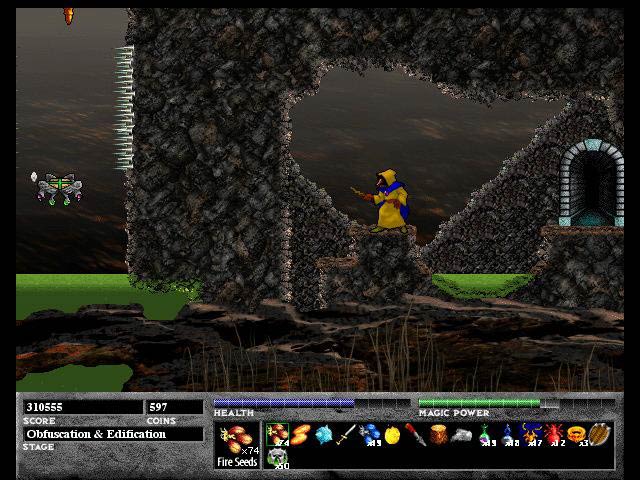This screenshot has height=480, width=640.
Task: Select the blue seeds item
Action: click(369, 434)
